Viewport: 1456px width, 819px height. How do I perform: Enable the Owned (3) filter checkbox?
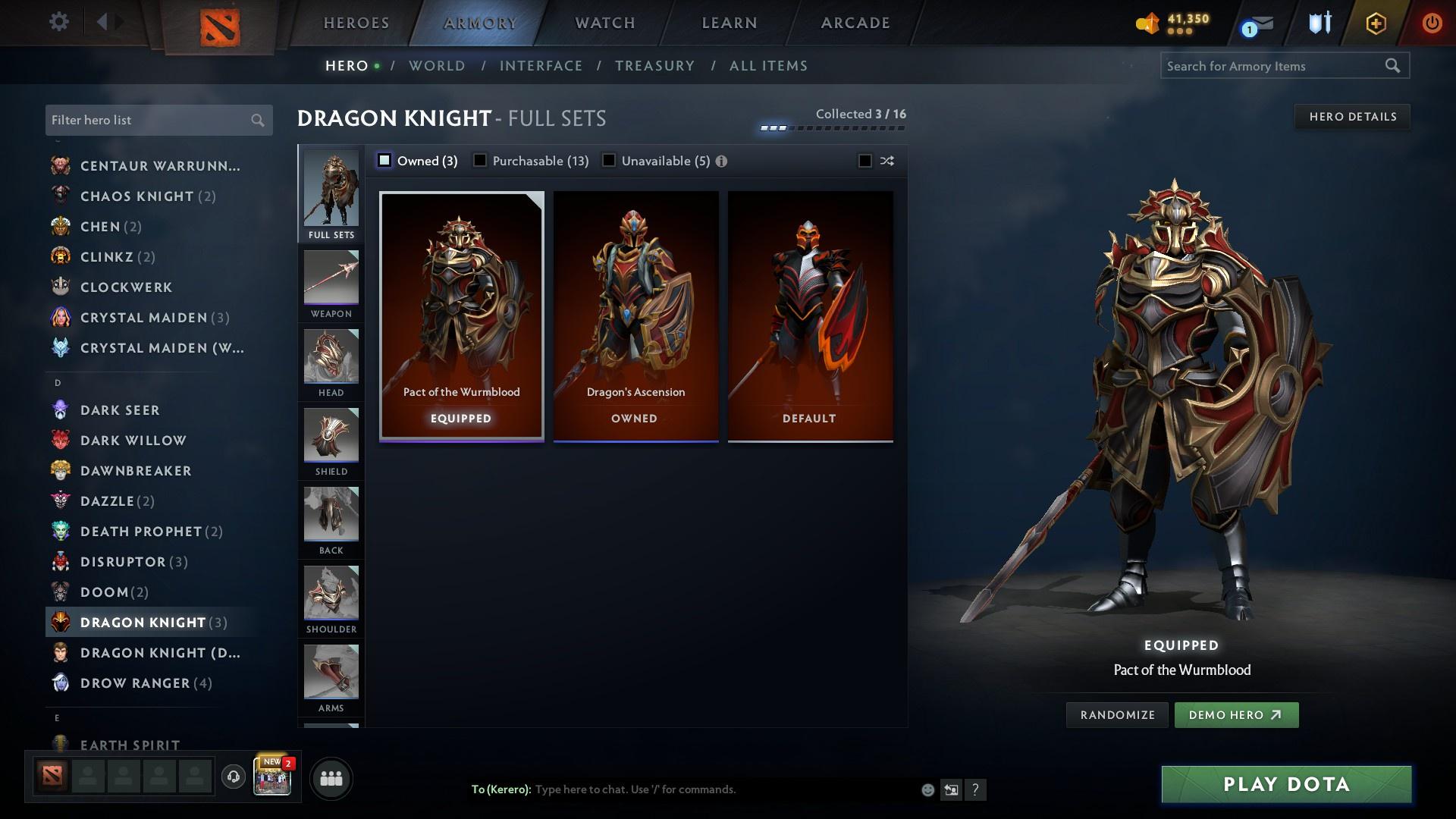coord(385,160)
